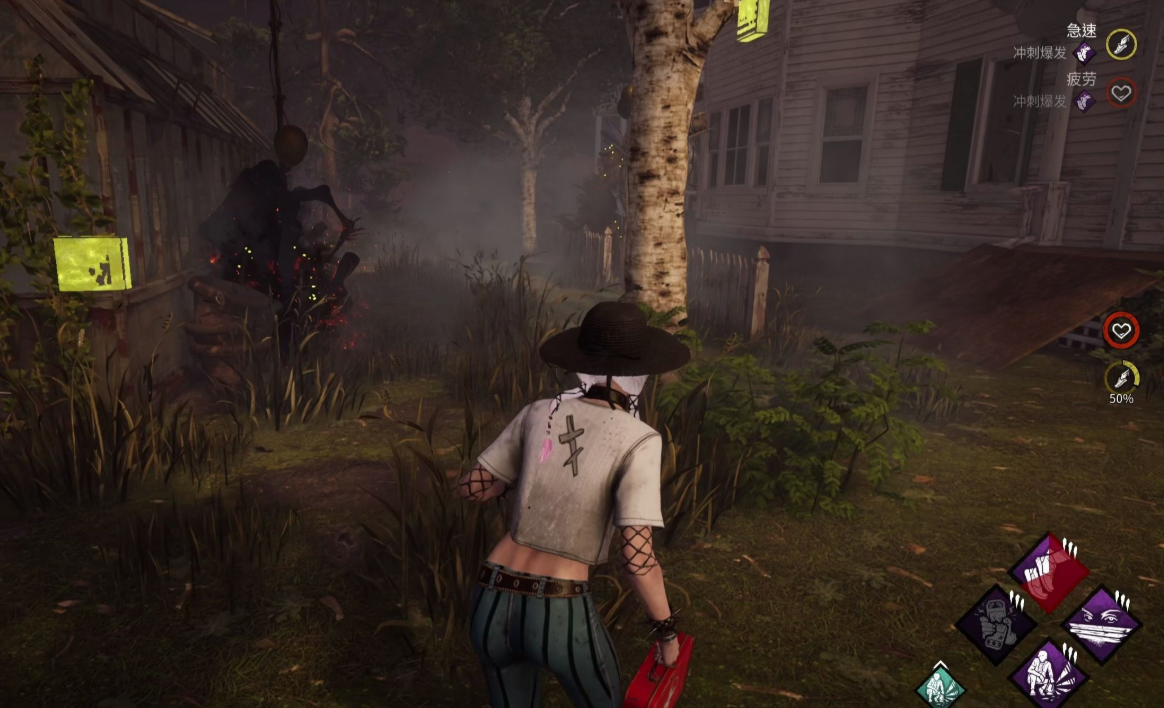Select the dark fist-gripping-device perk icon
Viewport: 1164px width, 708px height.
point(996,626)
